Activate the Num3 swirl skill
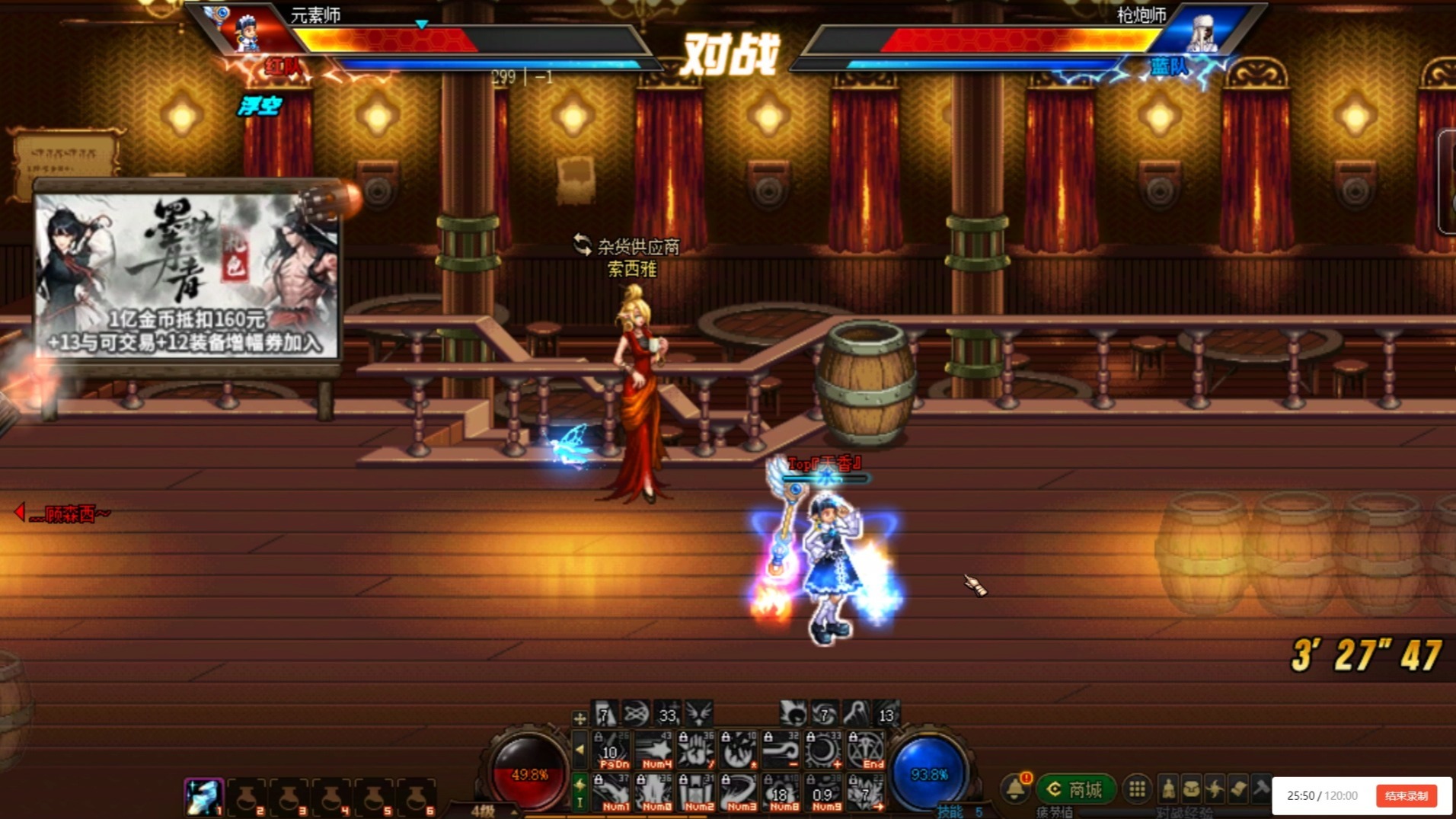1456x819 pixels. pos(739,792)
